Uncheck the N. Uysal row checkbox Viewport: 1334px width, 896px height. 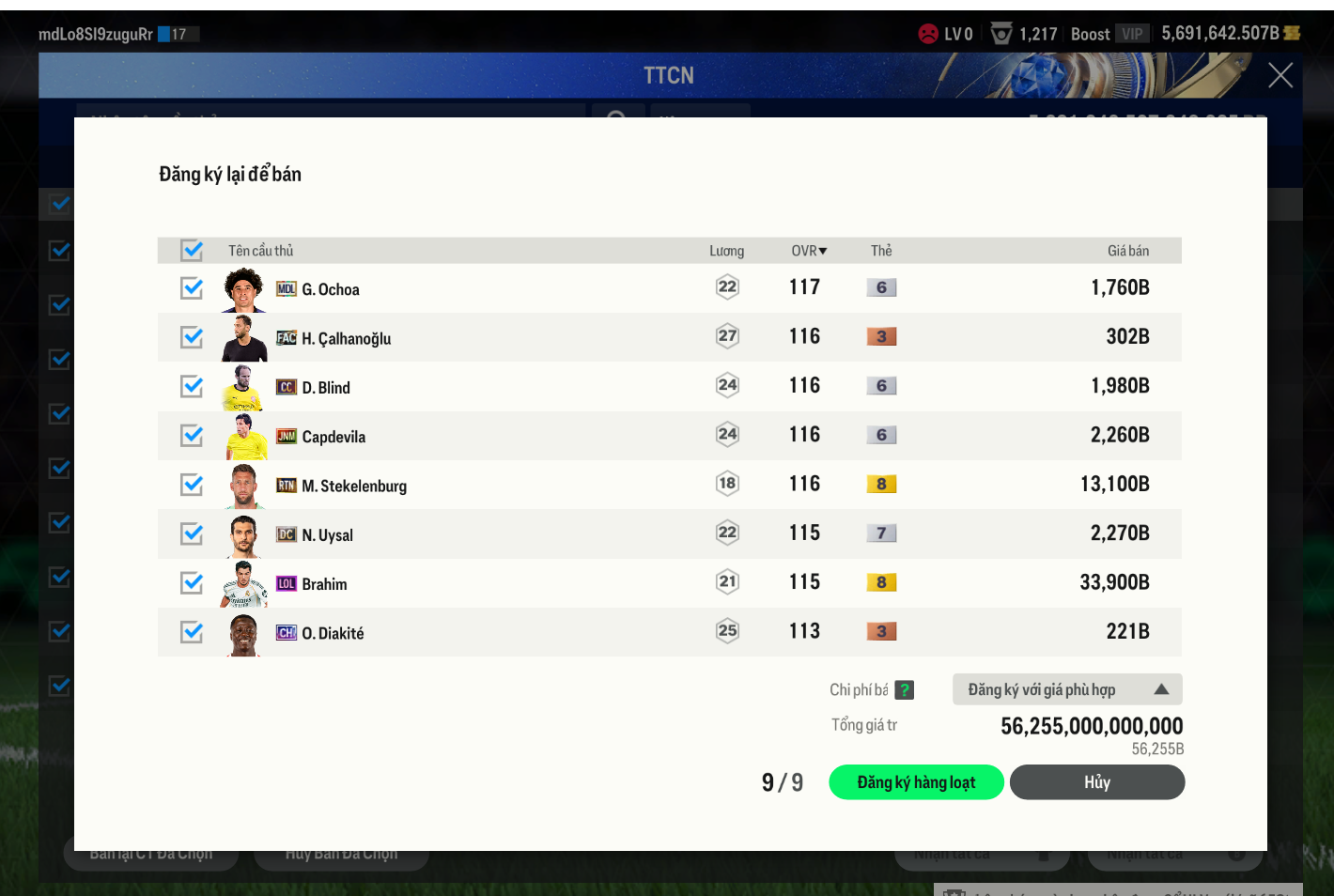pyautogui.click(x=192, y=533)
